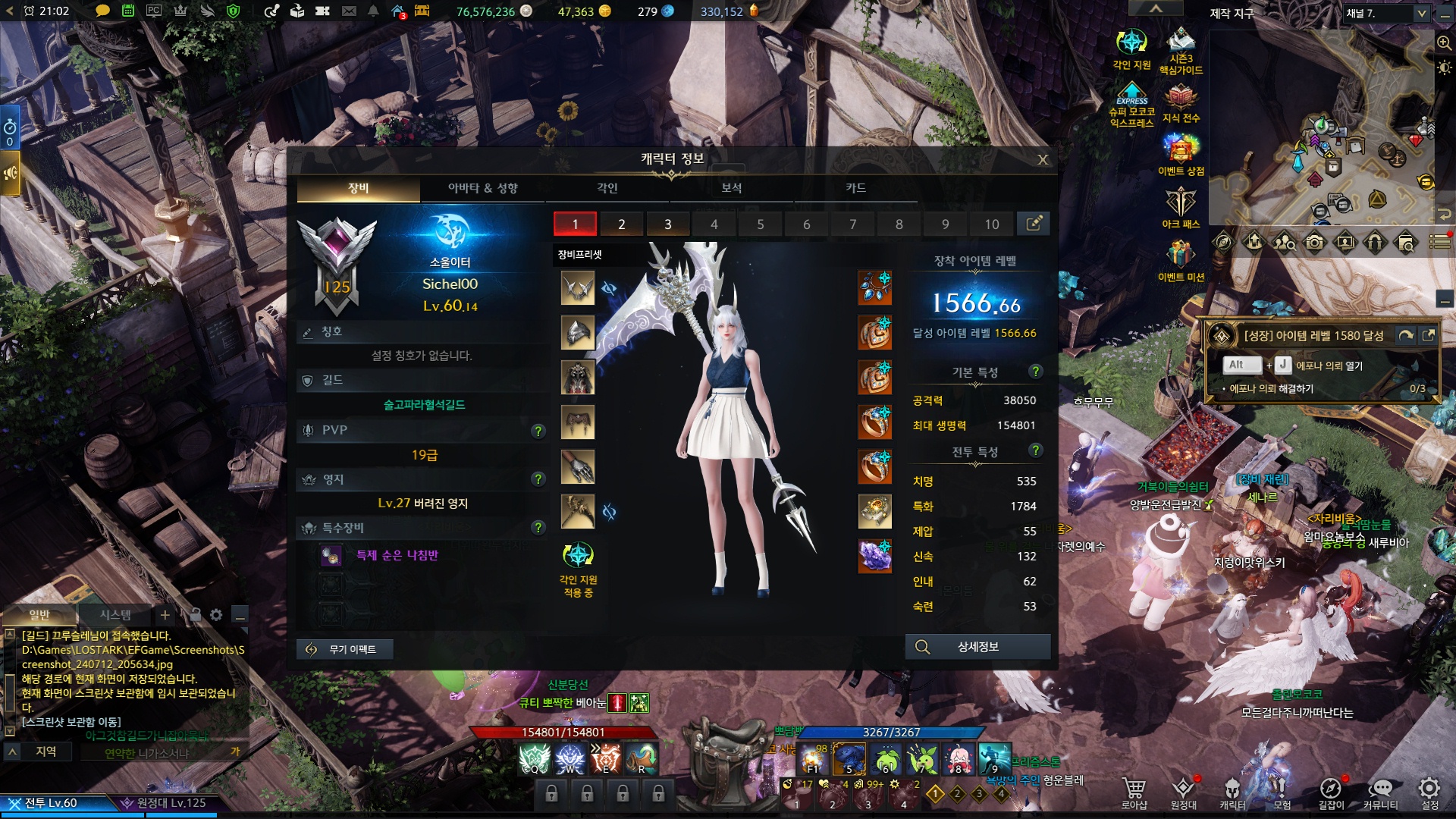Open the 설정 settings menu
Image resolution: width=1456 pixels, height=819 pixels.
click(1429, 792)
